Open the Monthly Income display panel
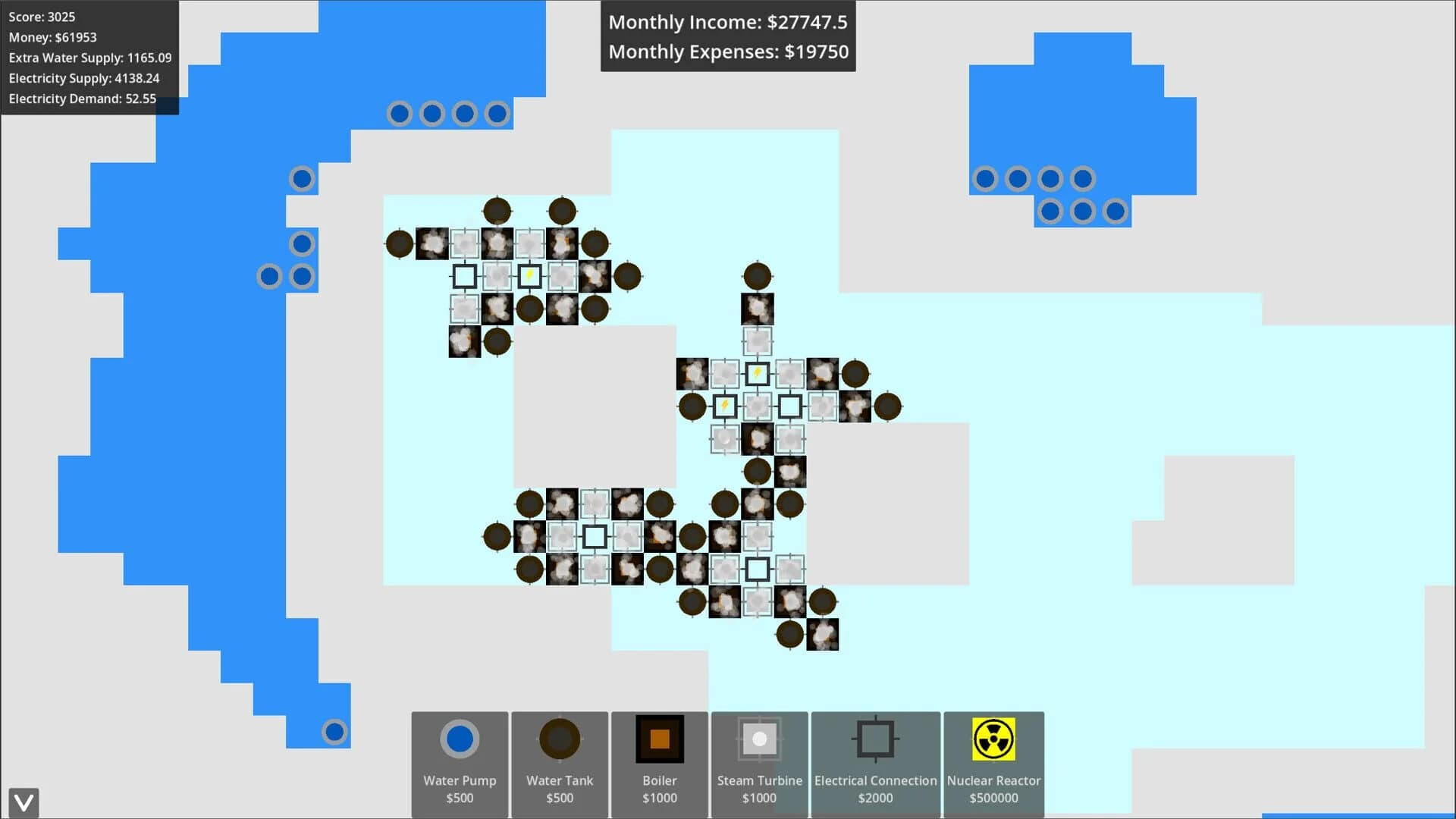This screenshot has width=1456, height=819. pyautogui.click(x=727, y=22)
